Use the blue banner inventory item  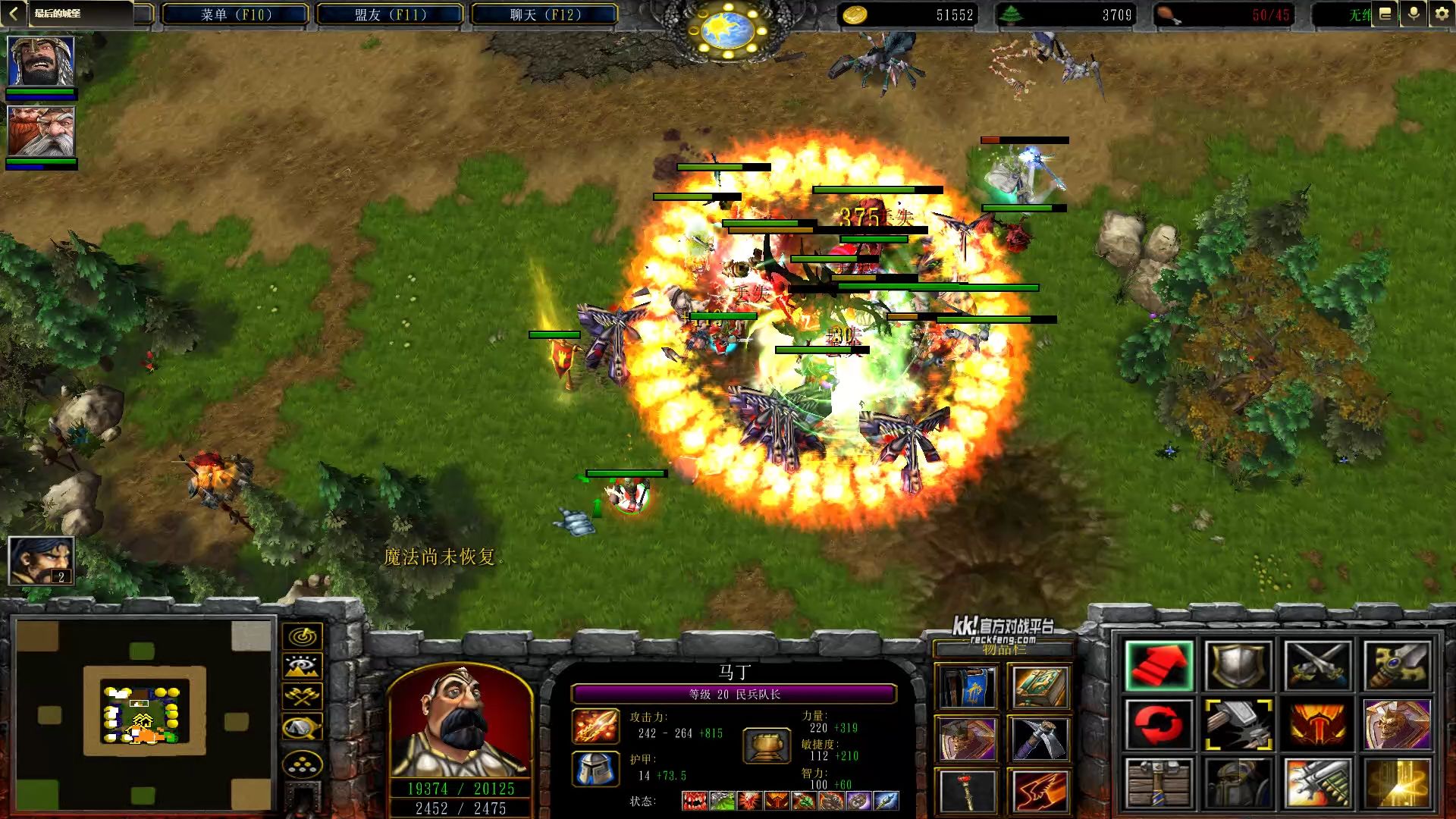pyautogui.click(x=966, y=688)
